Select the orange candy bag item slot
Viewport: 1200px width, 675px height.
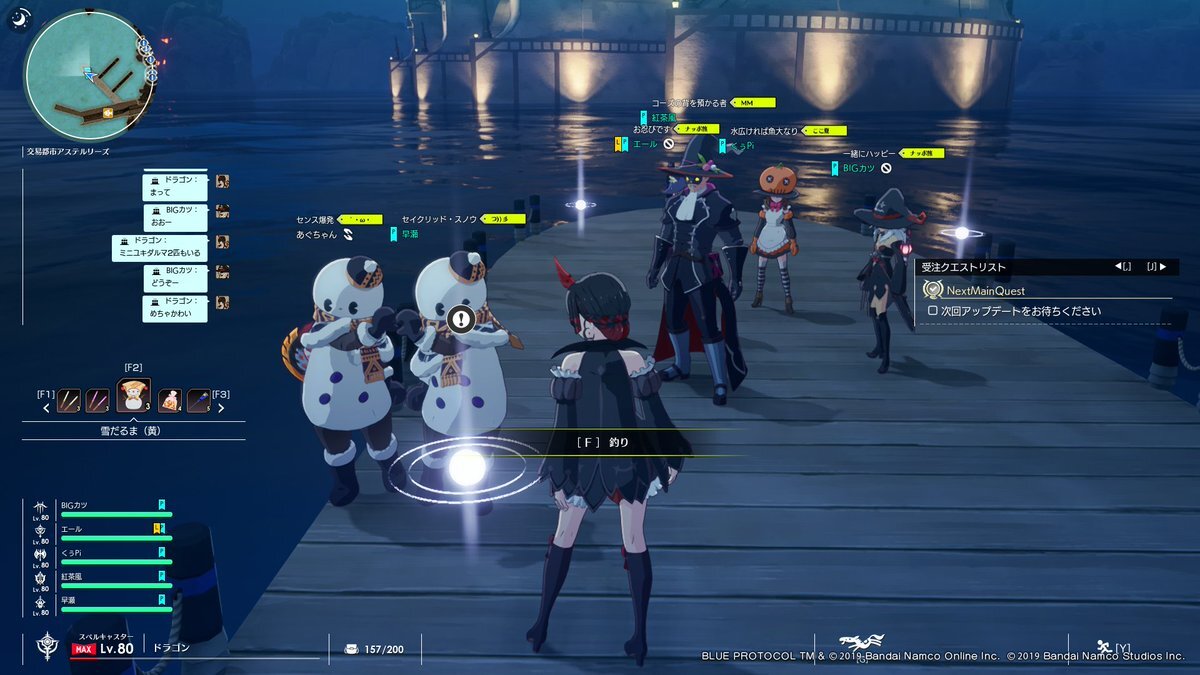169,401
